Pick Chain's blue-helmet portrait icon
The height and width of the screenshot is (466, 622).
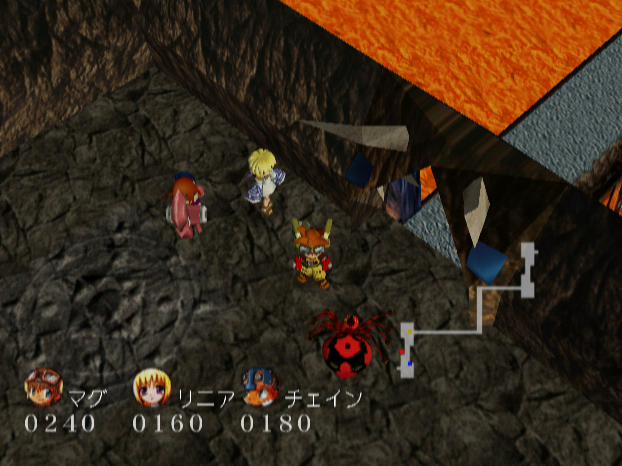pyautogui.click(x=259, y=387)
